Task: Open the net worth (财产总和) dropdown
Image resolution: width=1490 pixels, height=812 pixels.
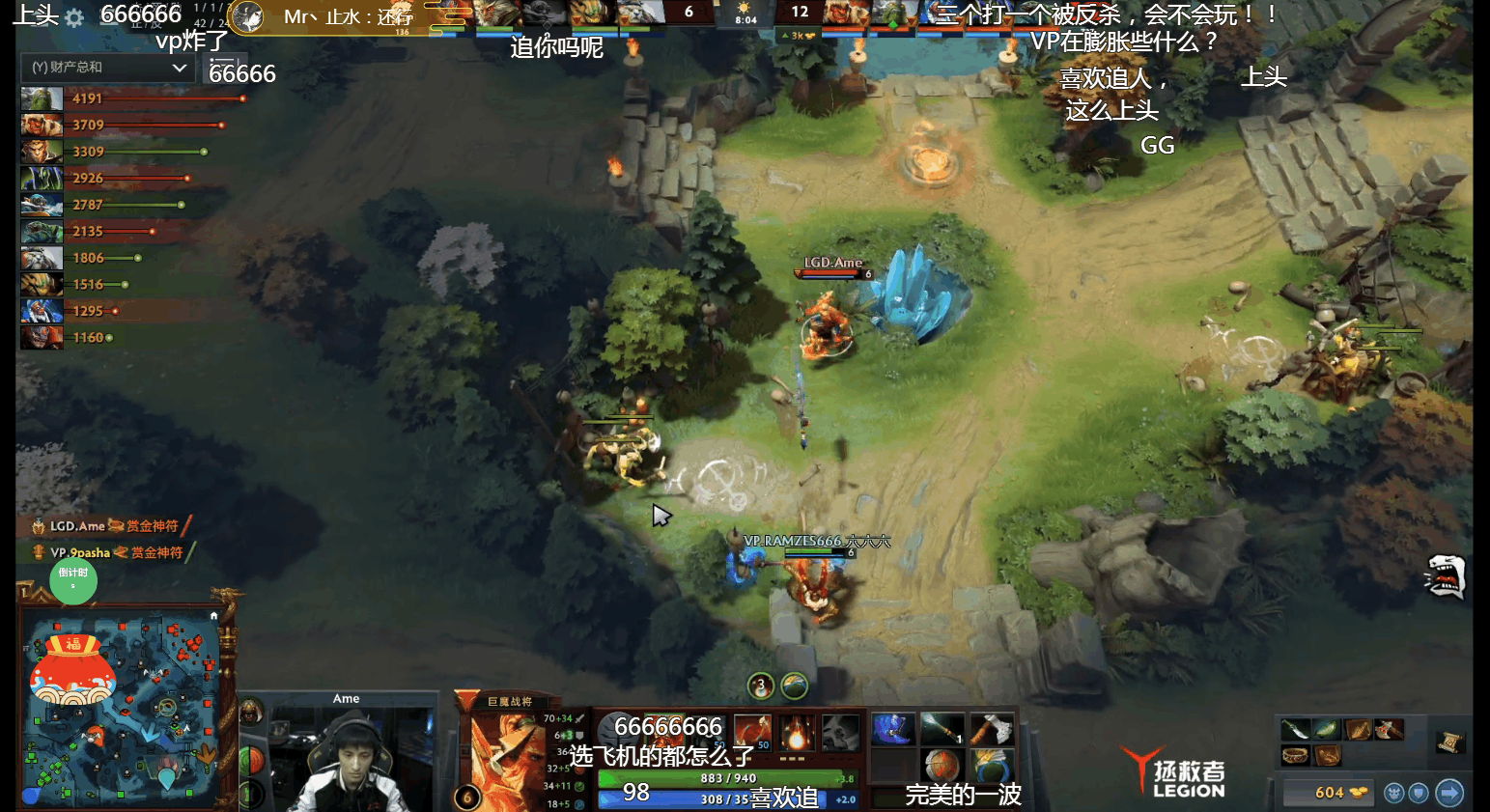Action: (107, 68)
